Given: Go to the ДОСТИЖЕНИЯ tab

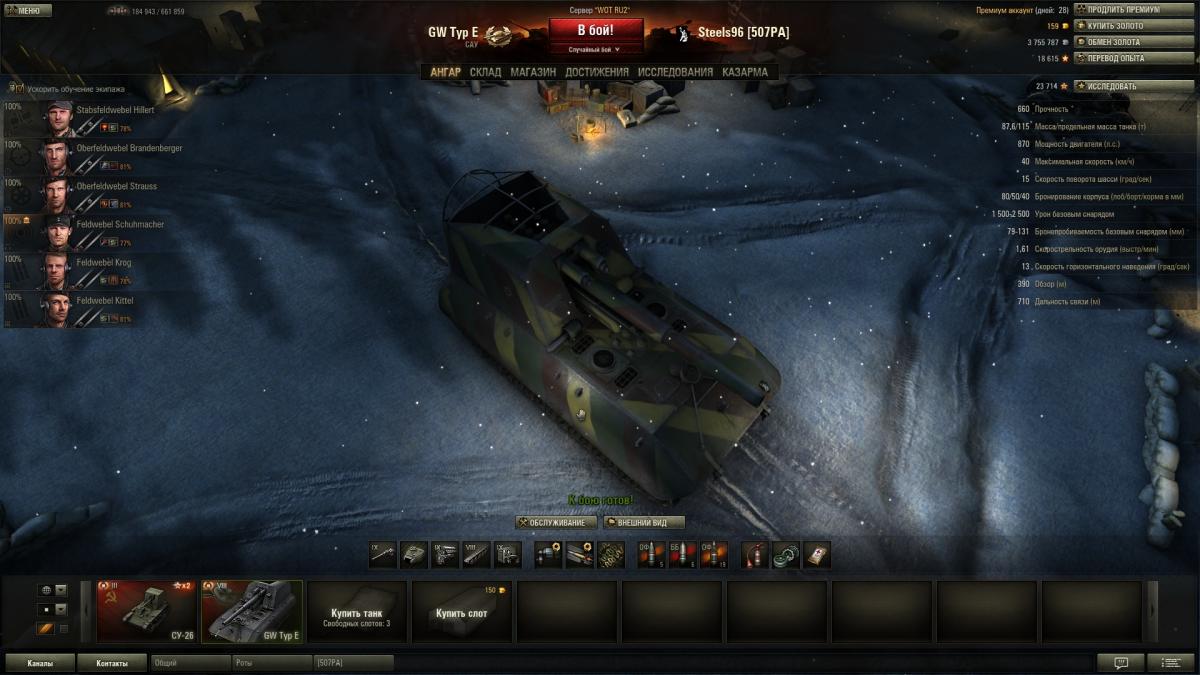Looking at the screenshot, I should [x=597, y=72].
